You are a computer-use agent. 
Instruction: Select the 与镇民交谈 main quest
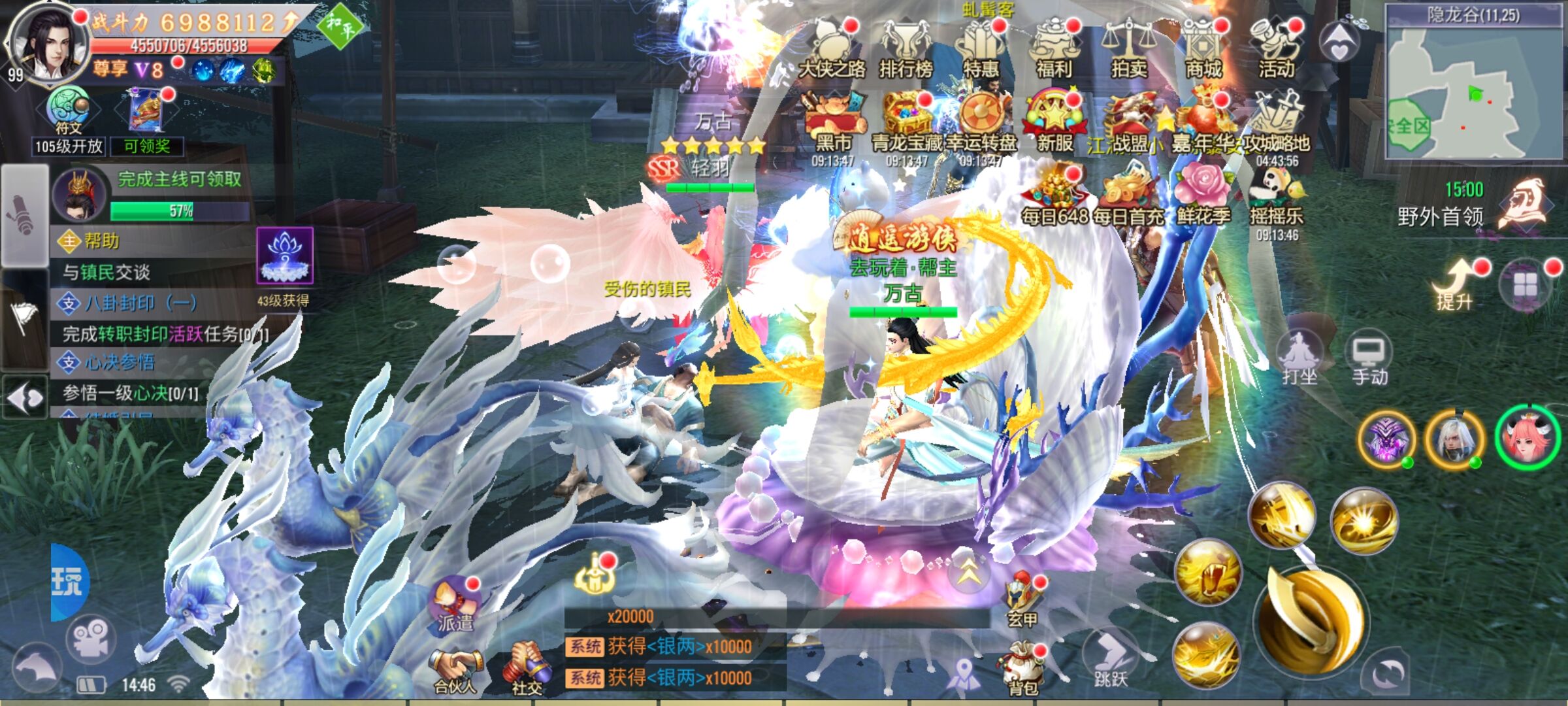pos(150,272)
